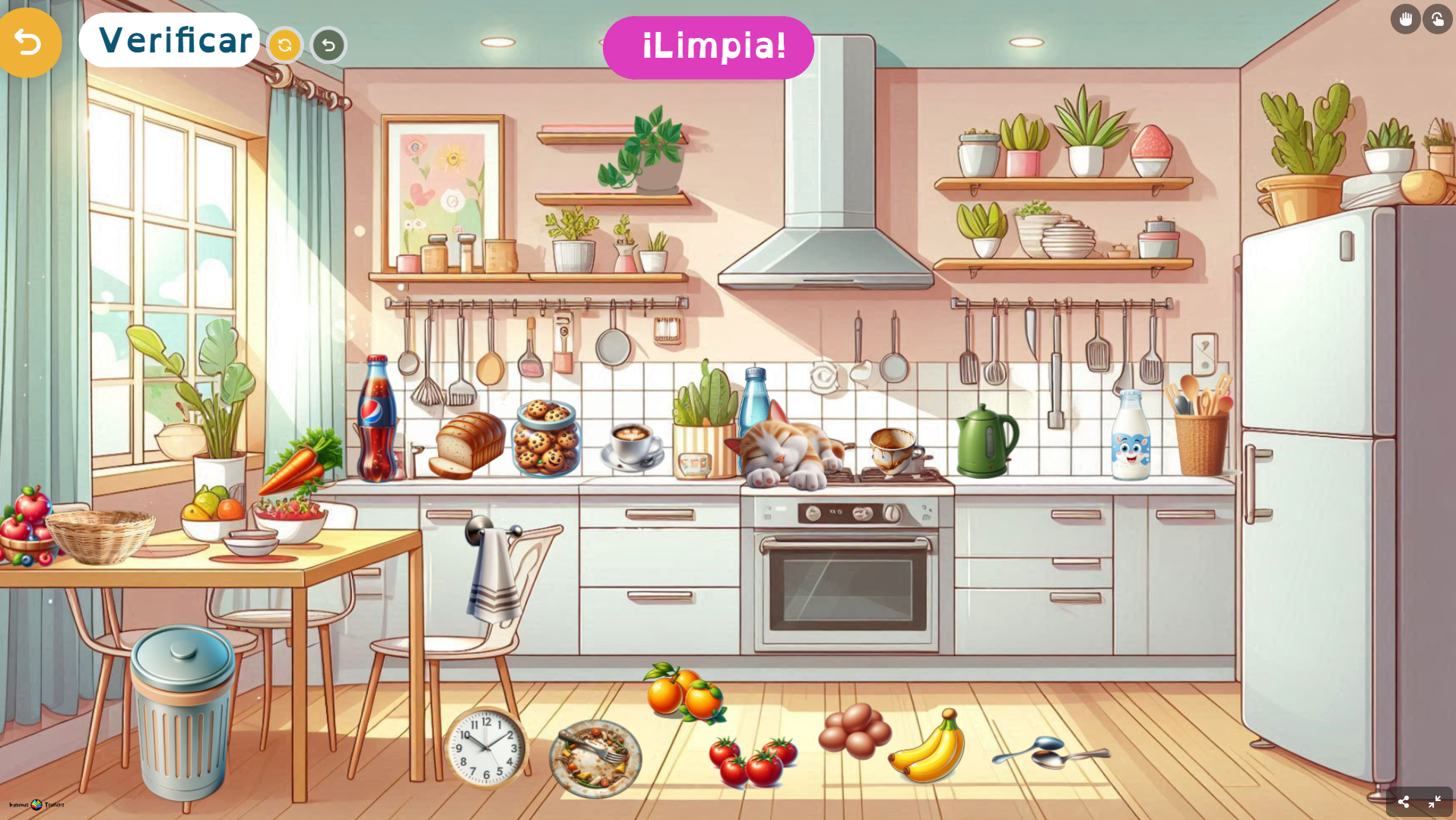This screenshot has height=820, width=1456.
Task: Go back with the large orange arrow button
Action: (28, 42)
